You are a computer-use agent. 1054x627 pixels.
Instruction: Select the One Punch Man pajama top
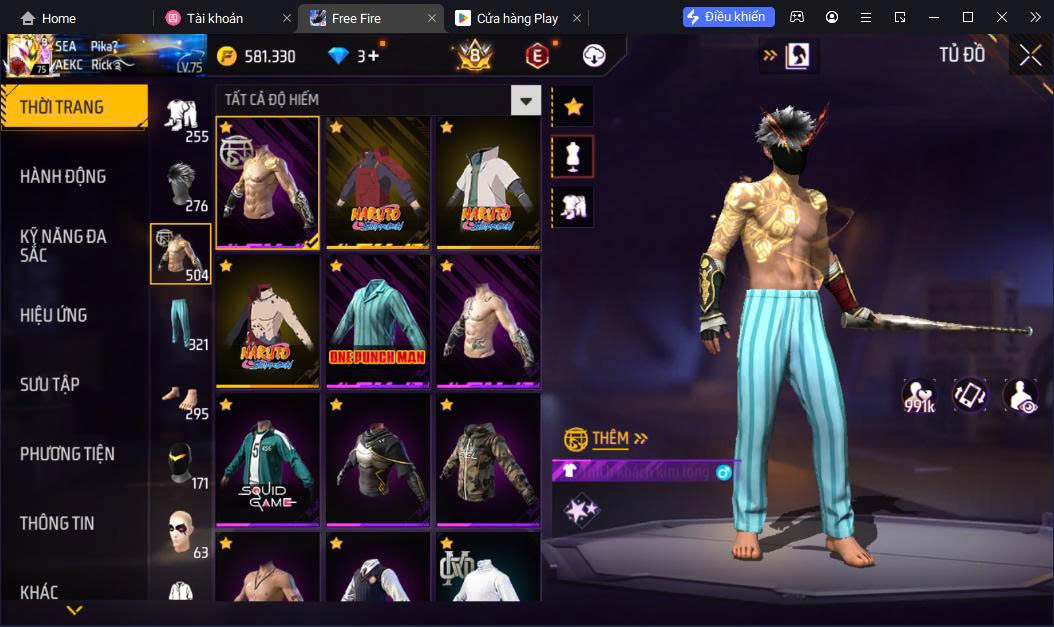[378, 320]
